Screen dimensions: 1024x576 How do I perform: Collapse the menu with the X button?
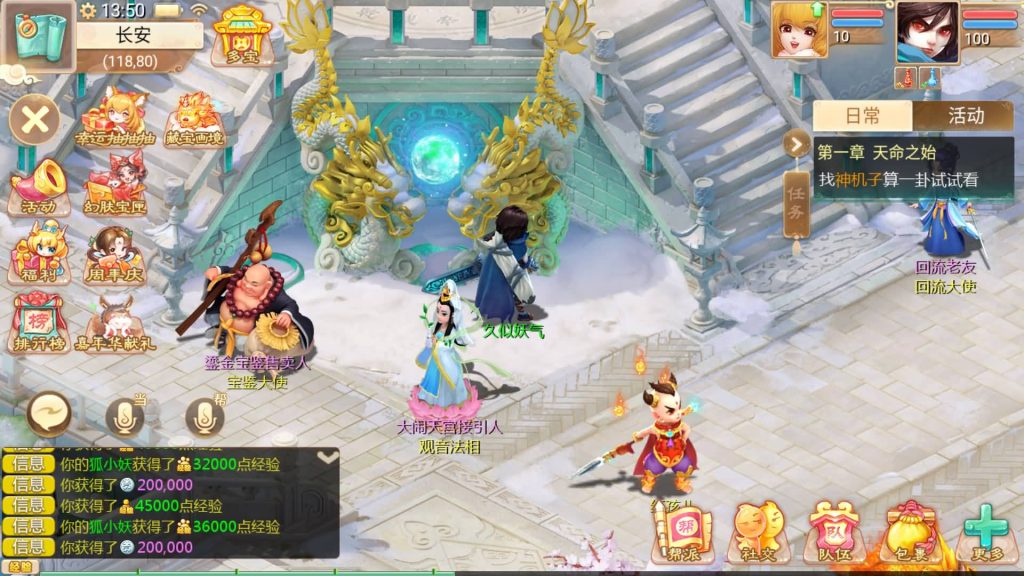[35, 121]
